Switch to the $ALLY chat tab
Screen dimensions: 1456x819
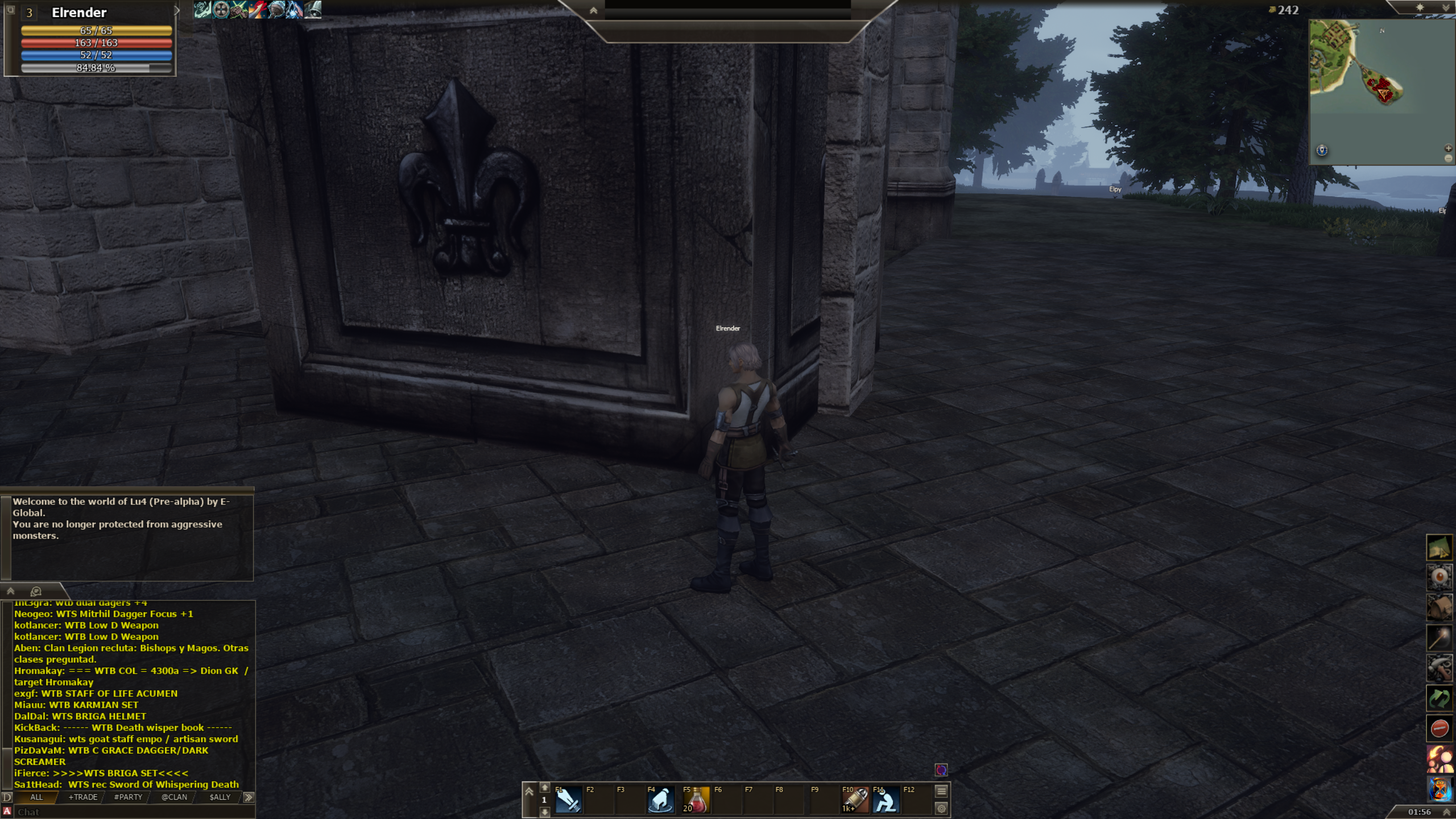[x=220, y=797]
